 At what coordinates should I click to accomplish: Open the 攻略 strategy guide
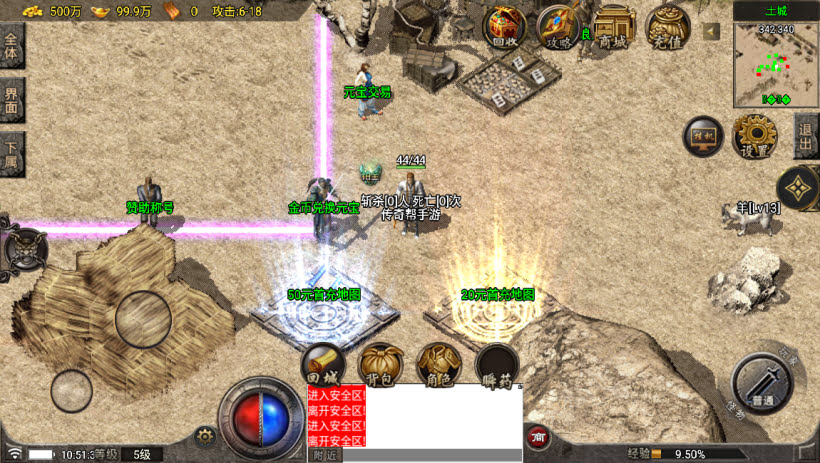tap(559, 26)
